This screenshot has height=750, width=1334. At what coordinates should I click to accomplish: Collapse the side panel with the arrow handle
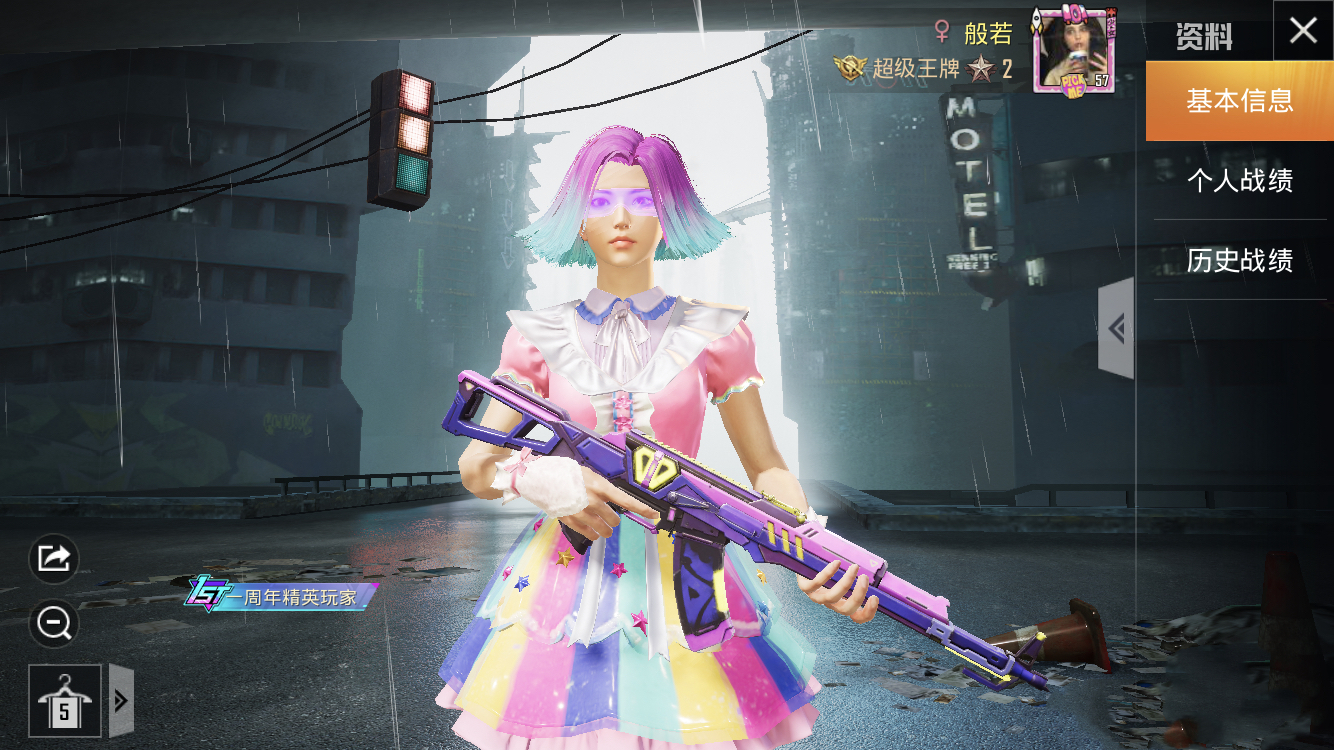[1116, 328]
